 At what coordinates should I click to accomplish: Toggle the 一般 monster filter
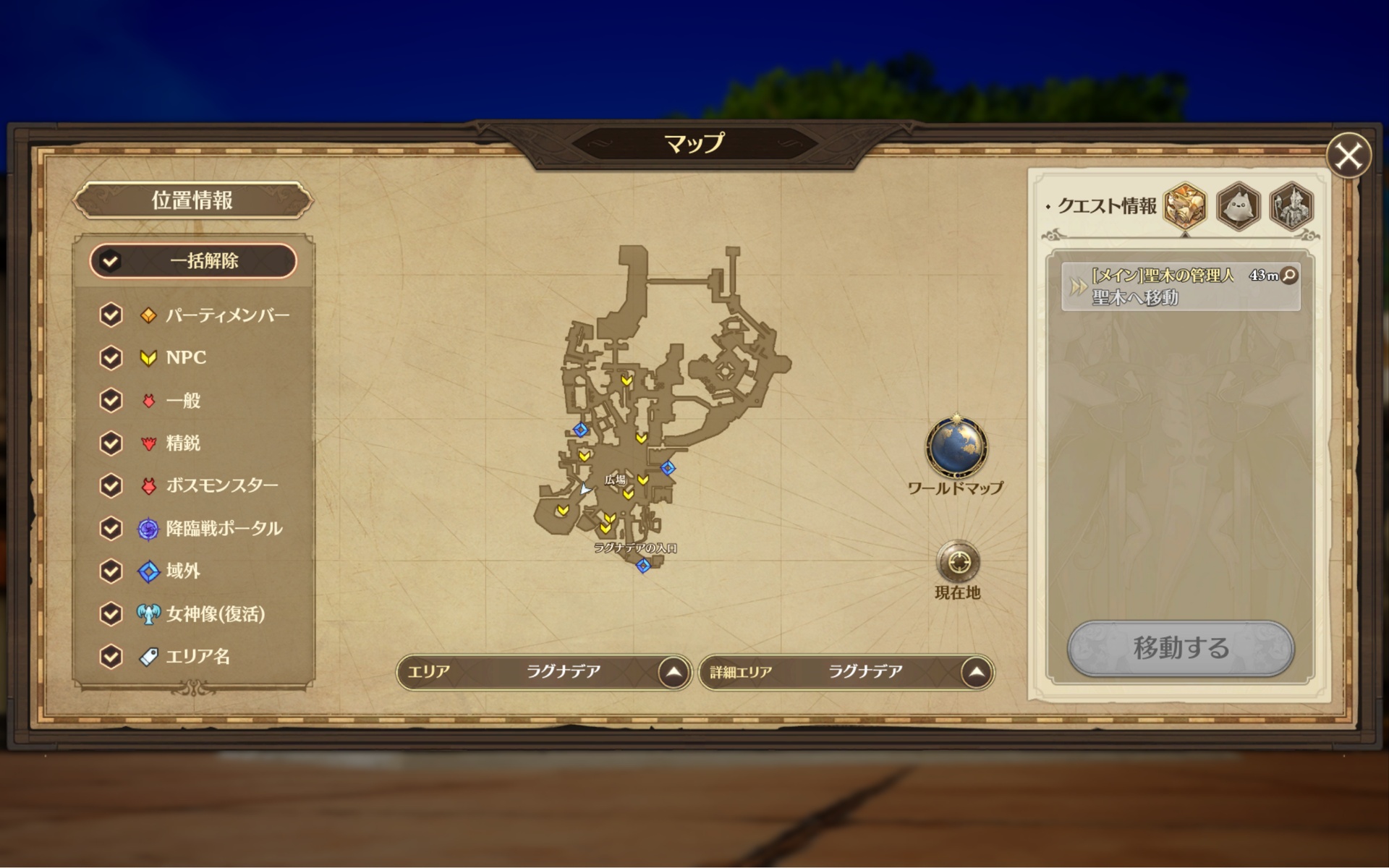(x=111, y=400)
